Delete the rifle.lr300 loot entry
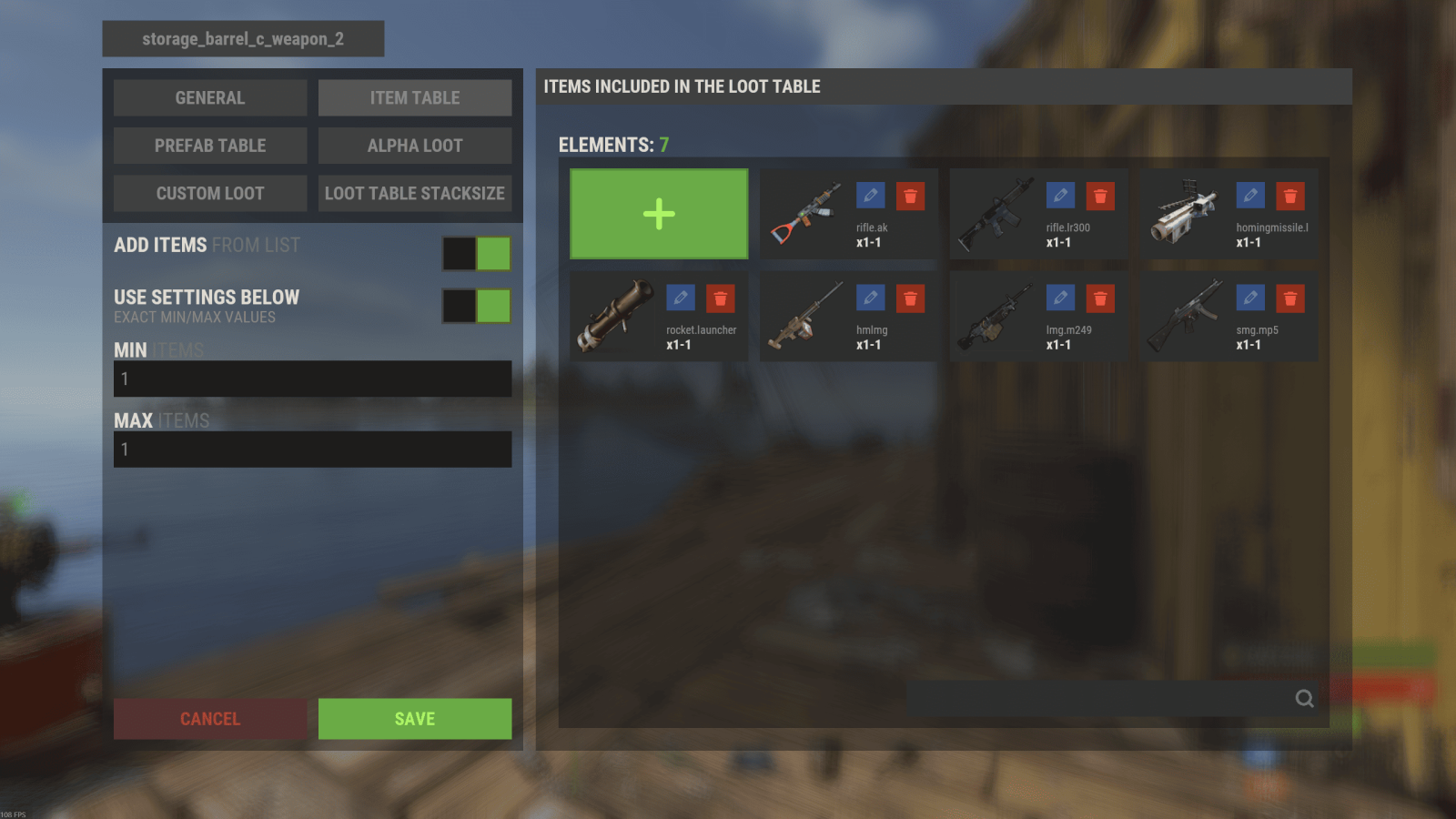Image resolution: width=1456 pixels, height=819 pixels. click(x=1100, y=196)
